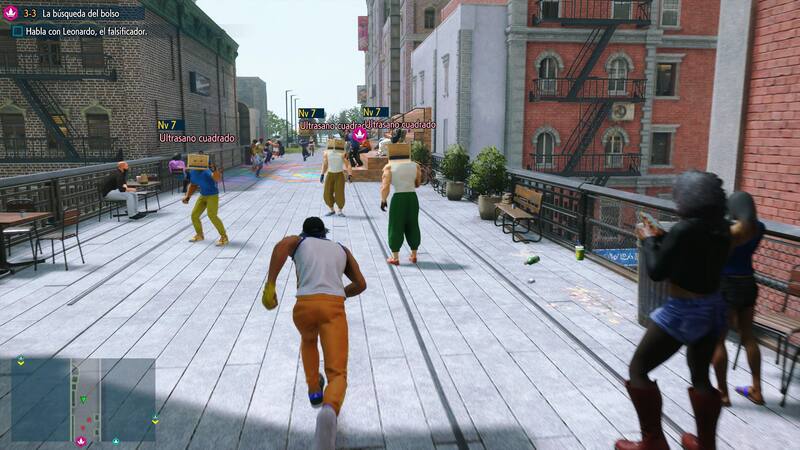Image resolution: width=800 pixels, height=450 pixels.
Task: Select the pink quest waypoint marker in the street
Action: (360, 133)
